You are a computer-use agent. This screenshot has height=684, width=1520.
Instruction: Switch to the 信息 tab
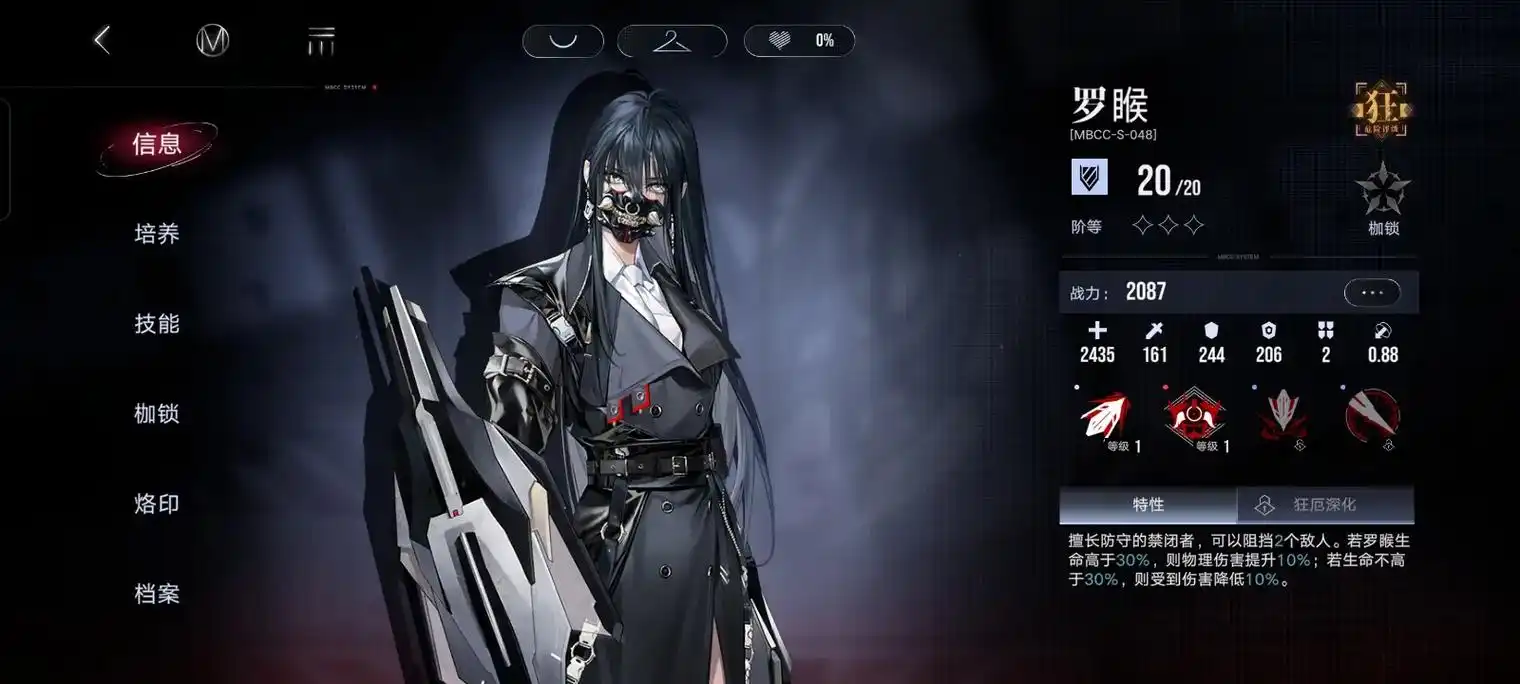[157, 145]
